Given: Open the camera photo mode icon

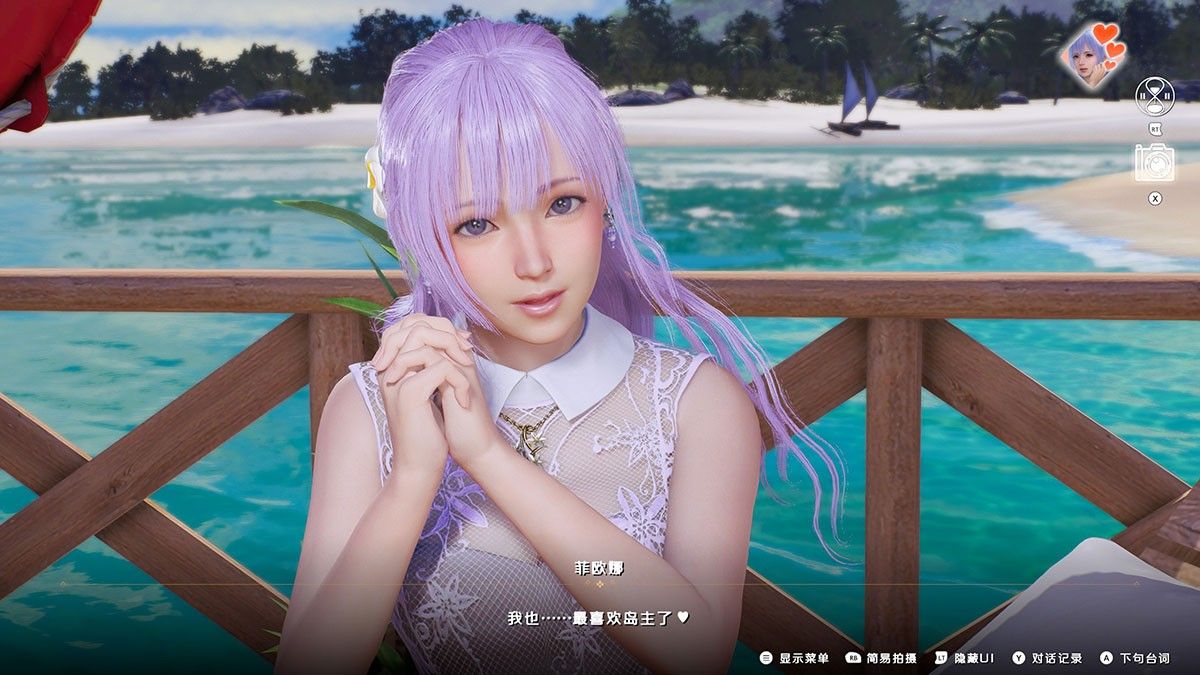Looking at the screenshot, I should (1154, 163).
